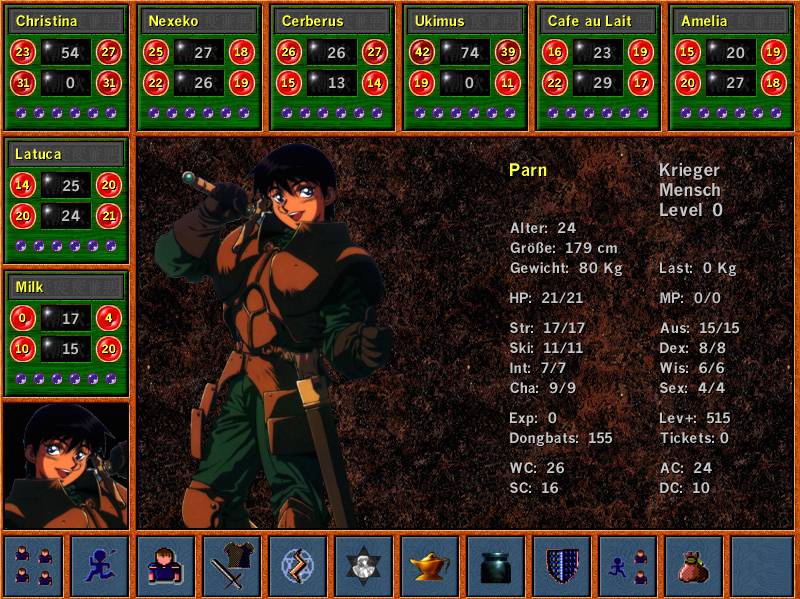Open the armor and sword equipment icon
This screenshot has width=800, height=599.
point(231,566)
